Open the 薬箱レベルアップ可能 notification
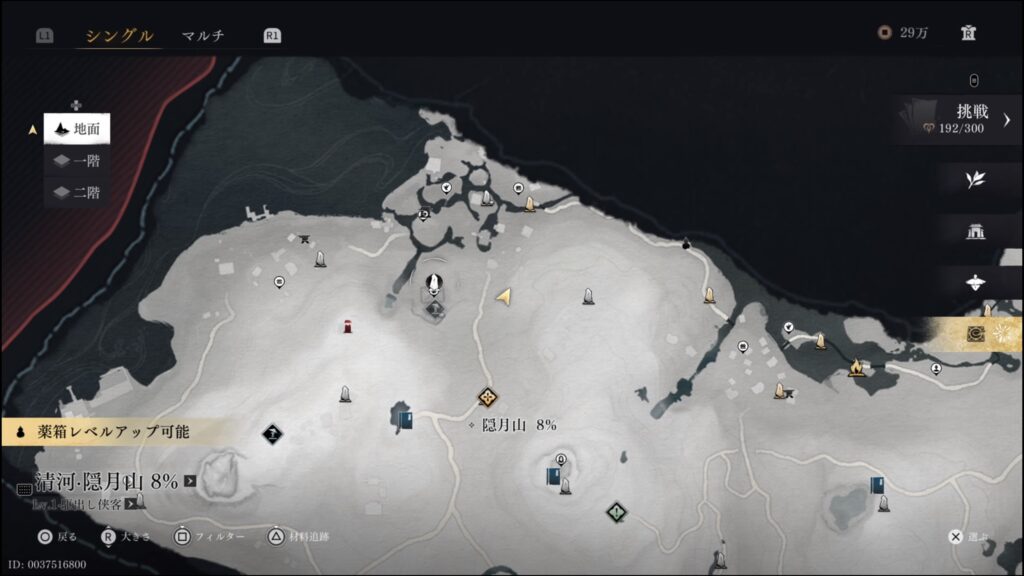This screenshot has width=1024, height=576. pyautogui.click(x=102, y=432)
